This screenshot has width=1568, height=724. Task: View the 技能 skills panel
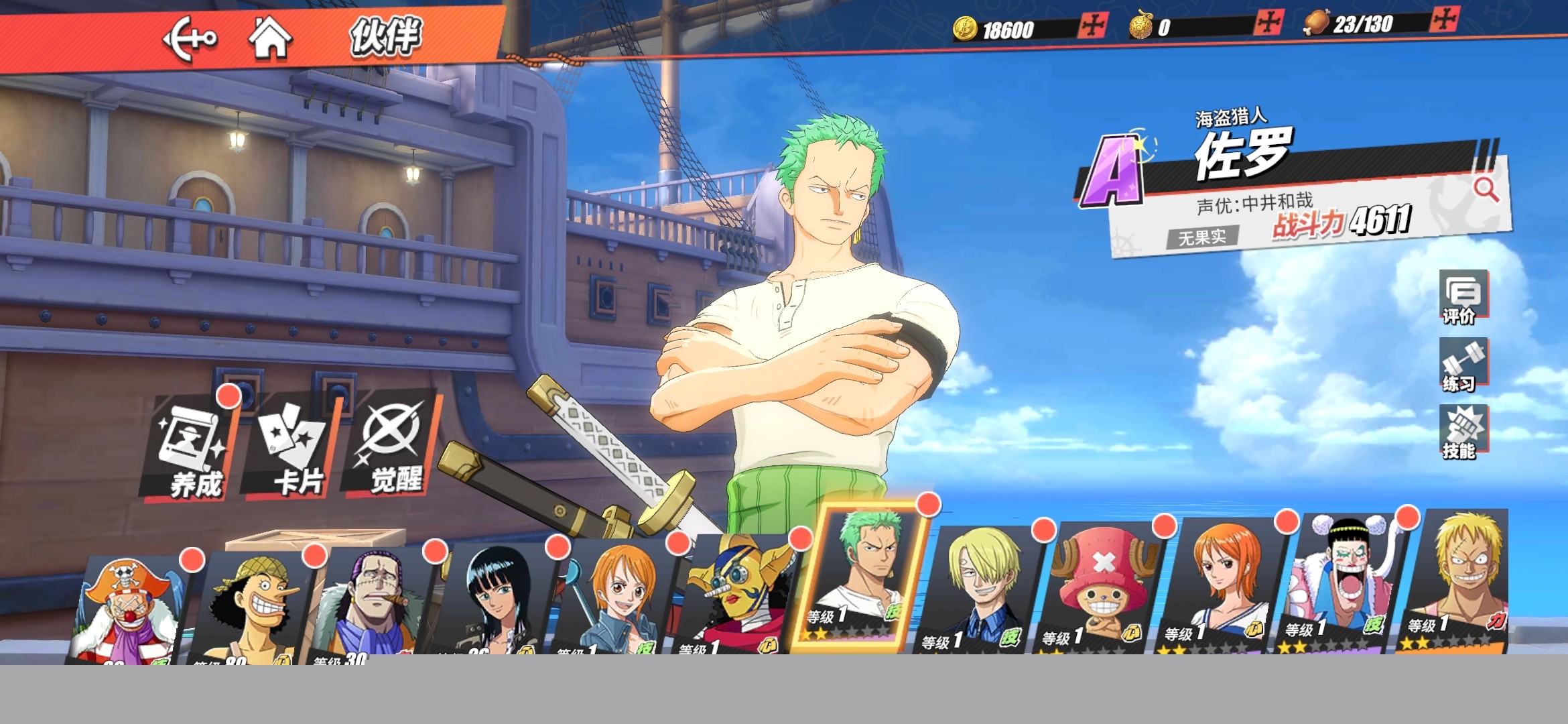click(1462, 432)
